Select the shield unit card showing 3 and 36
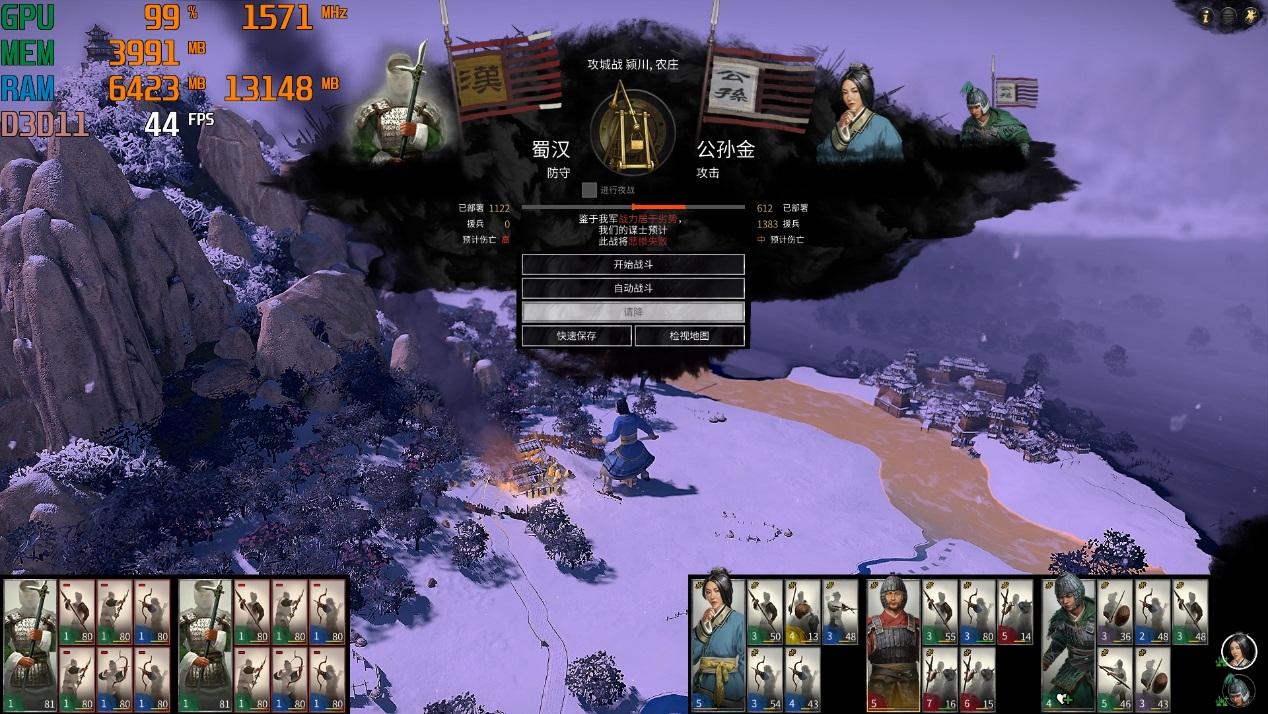1268x714 pixels. pos(1115,610)
